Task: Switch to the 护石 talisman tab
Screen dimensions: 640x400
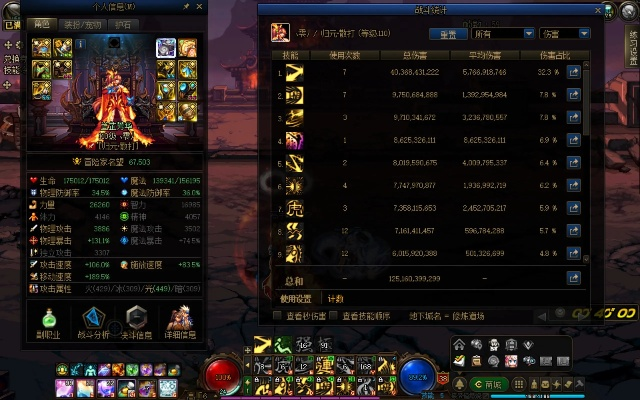Action: pos(123,24)
